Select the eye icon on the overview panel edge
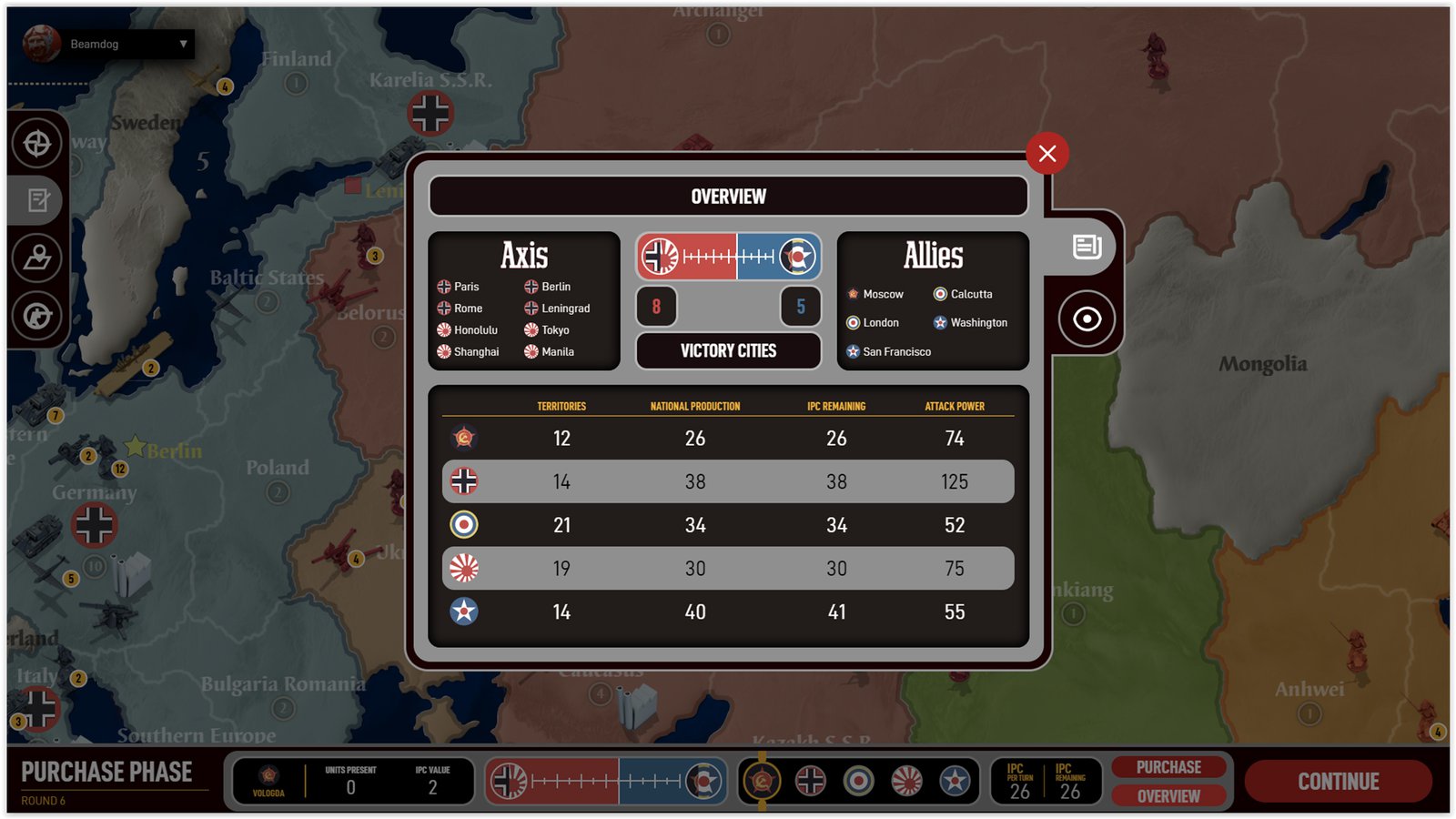The width and height of the screenshot is (1456, 819). 1084,319
